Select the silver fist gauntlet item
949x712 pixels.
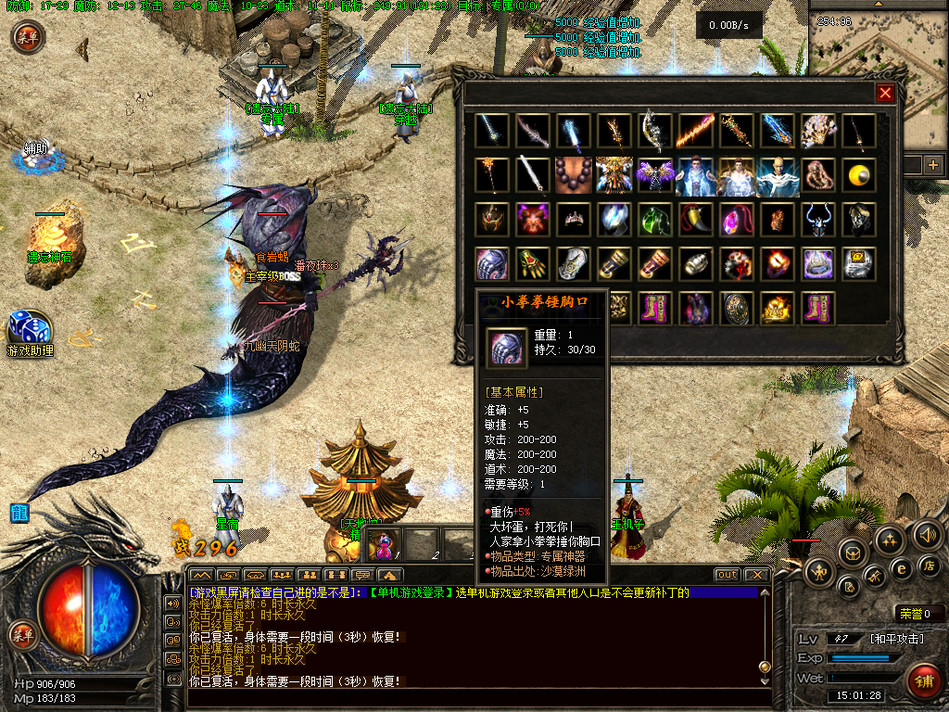point(492,265)
